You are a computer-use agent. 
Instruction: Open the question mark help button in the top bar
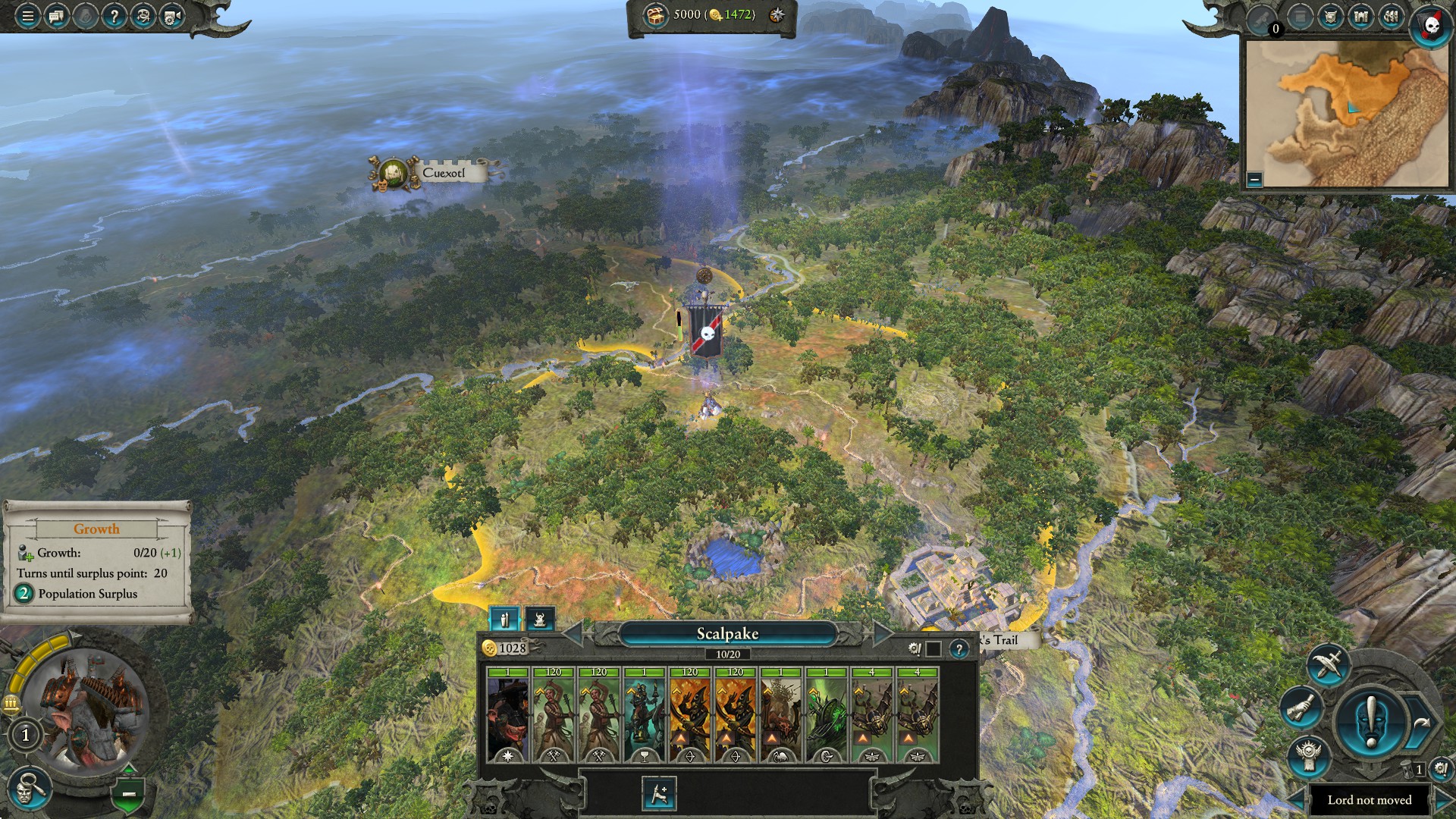click(114, 15)
